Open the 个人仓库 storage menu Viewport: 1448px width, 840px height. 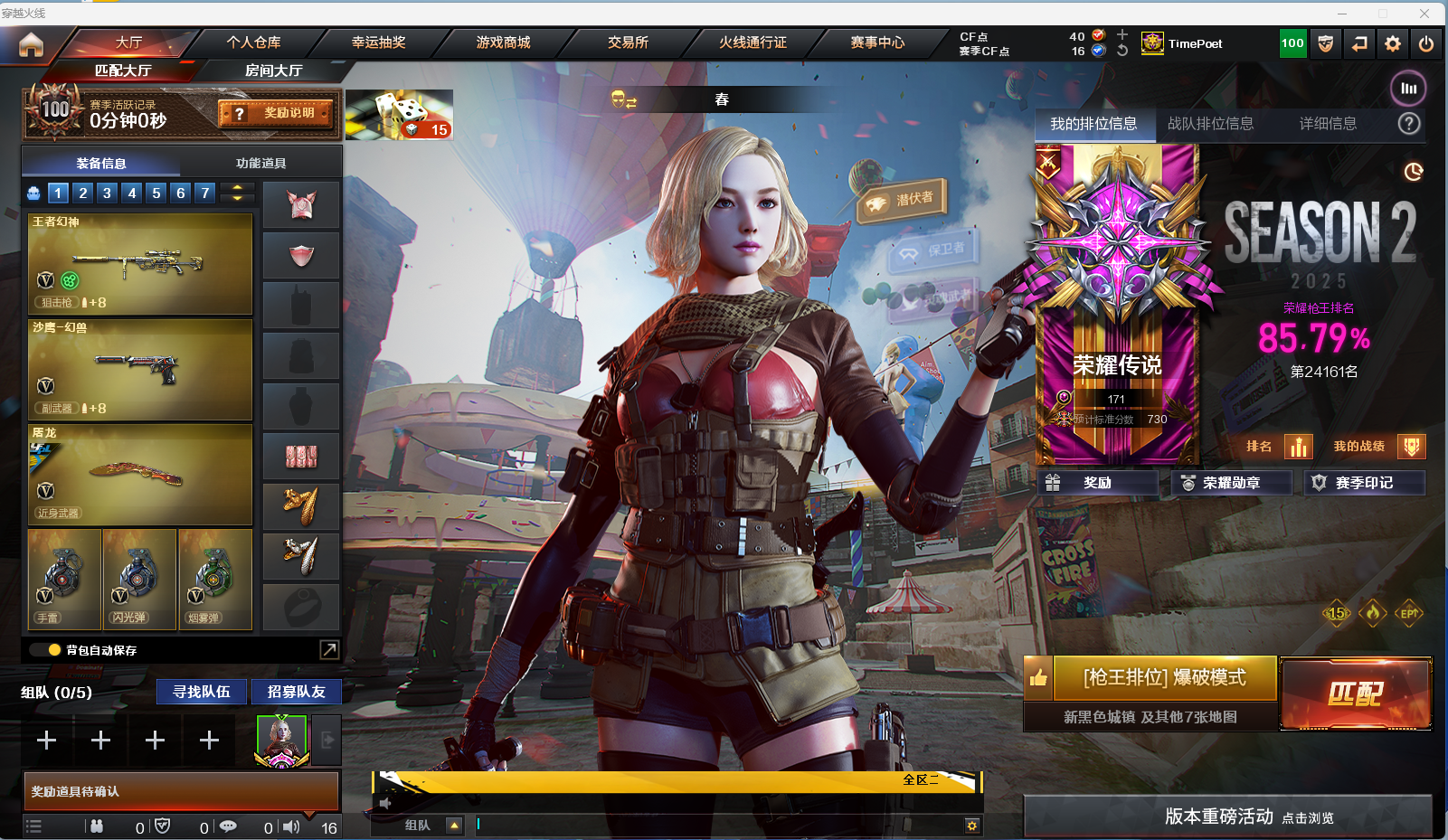coord(253,42)
